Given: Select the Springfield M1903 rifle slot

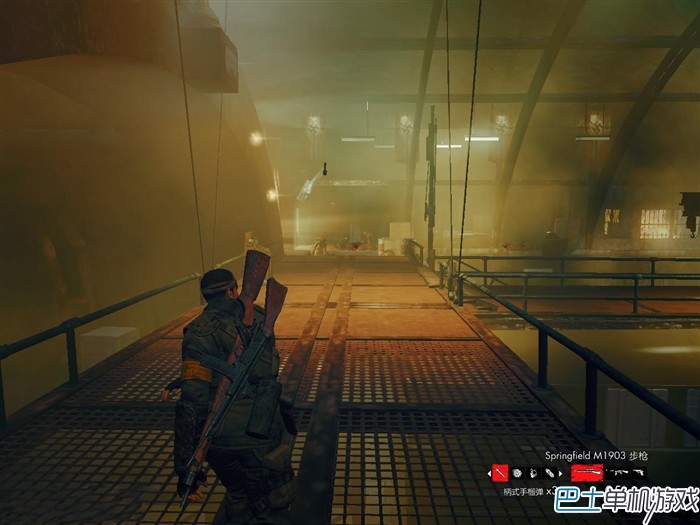Looking at the screenshot, I should tap(586, 472).
